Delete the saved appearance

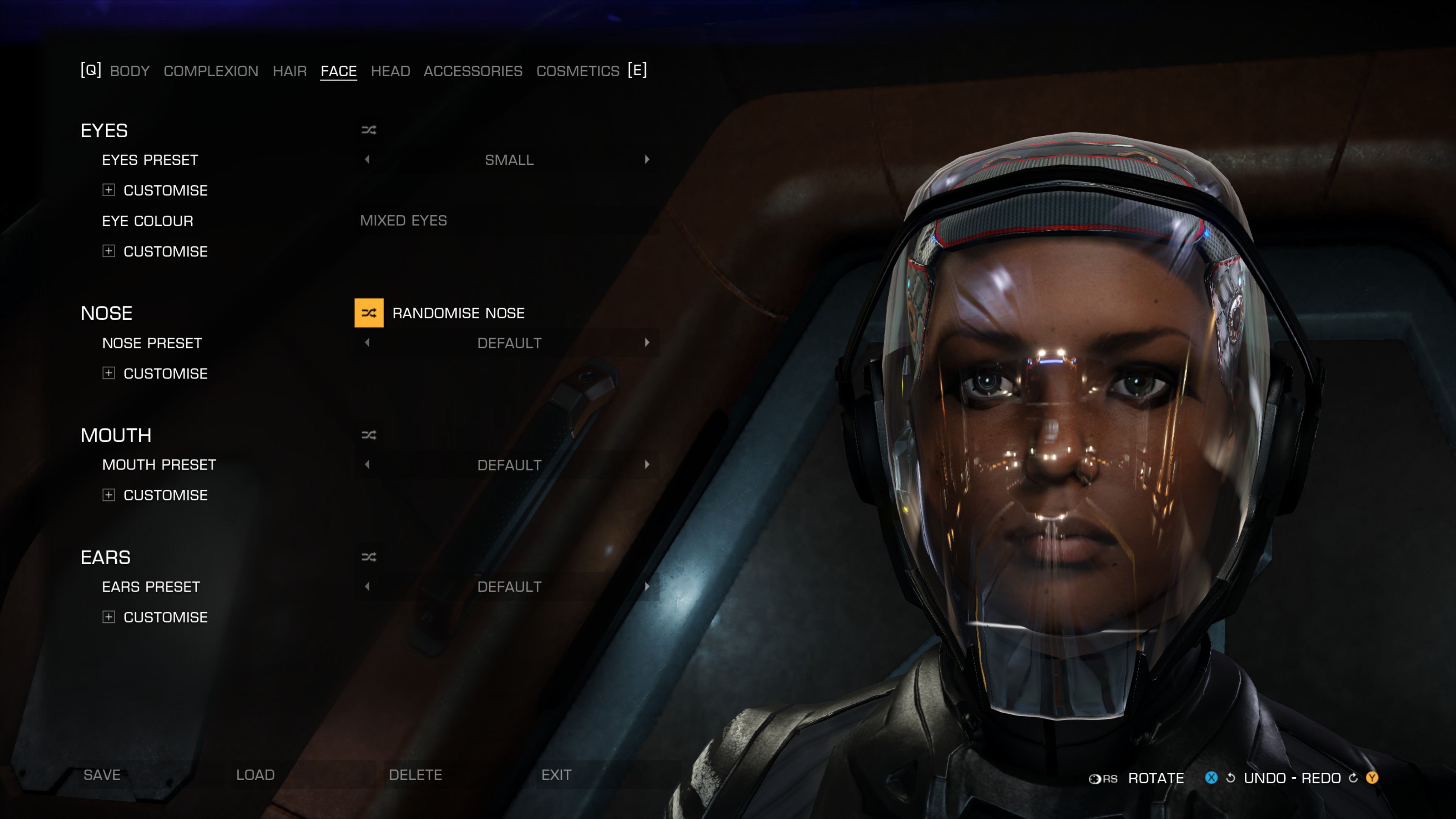coord(415,775)
